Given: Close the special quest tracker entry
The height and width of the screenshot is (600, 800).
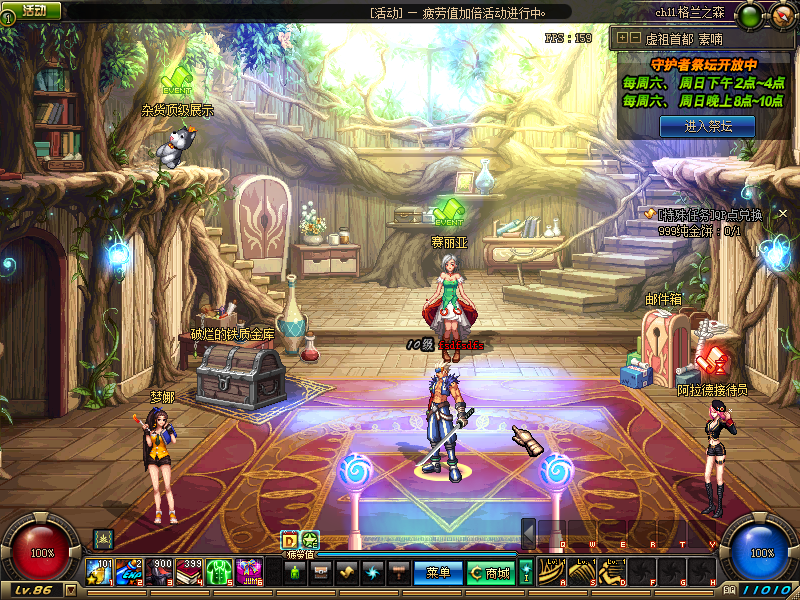Looking at the screenshot, I should pos(783,213).
